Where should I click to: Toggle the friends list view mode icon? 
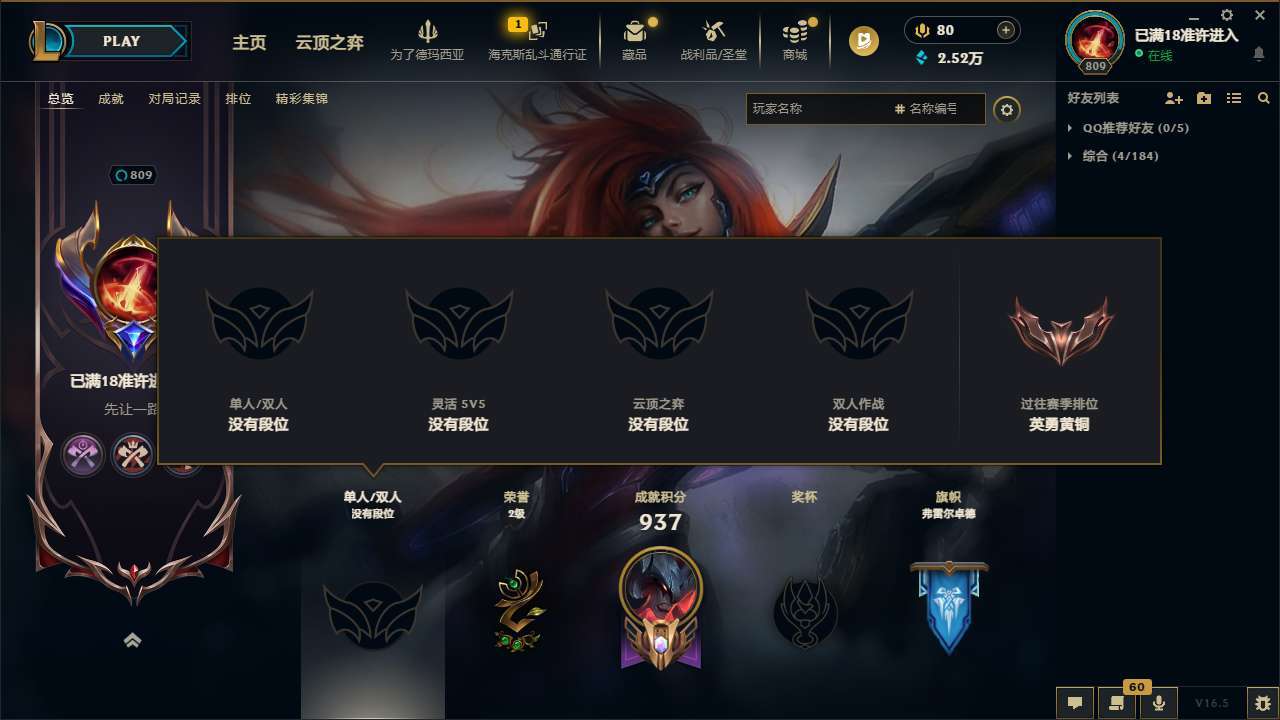1234,98
